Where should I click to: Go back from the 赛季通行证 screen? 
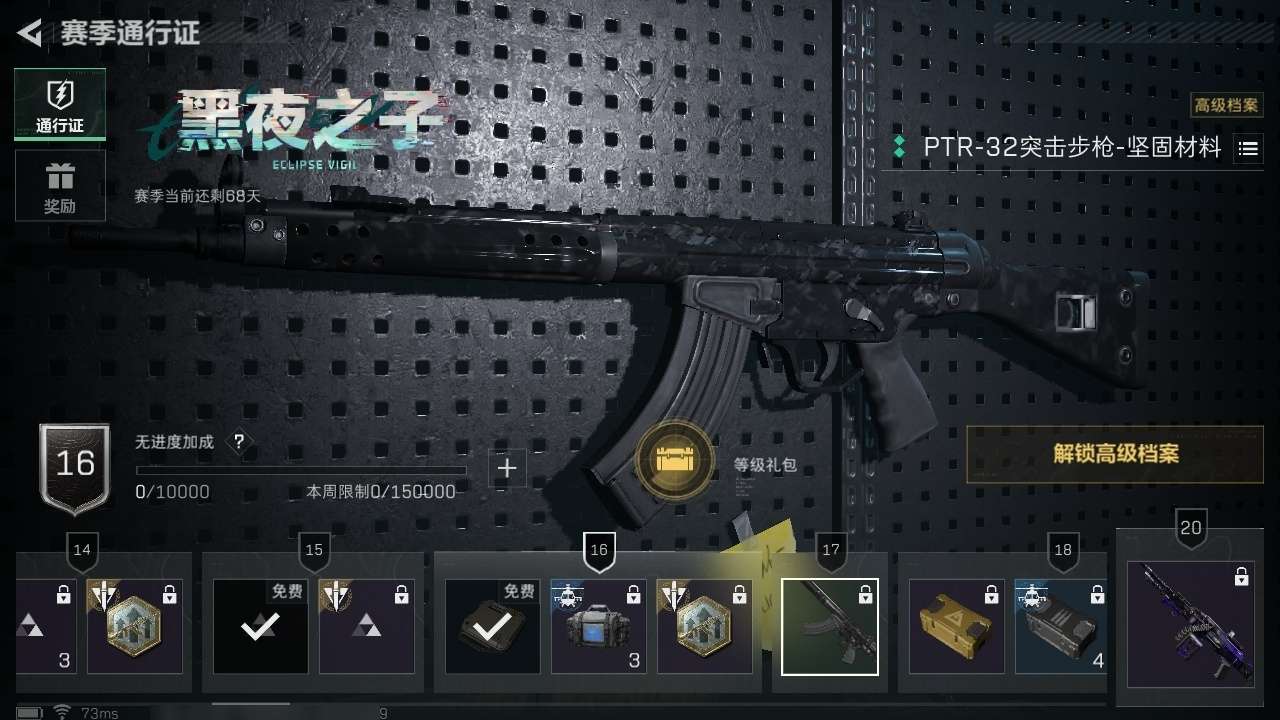coord(30,33)
